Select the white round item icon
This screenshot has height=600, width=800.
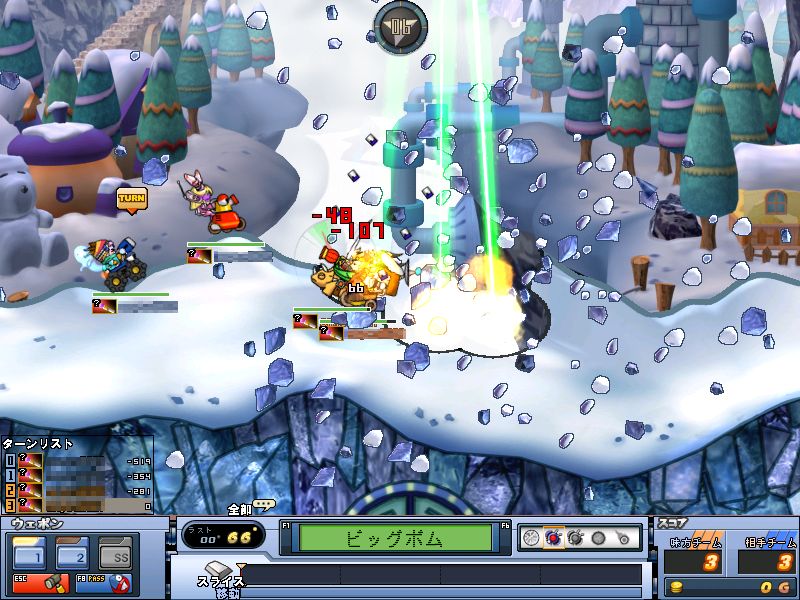[x=531, y=537]
